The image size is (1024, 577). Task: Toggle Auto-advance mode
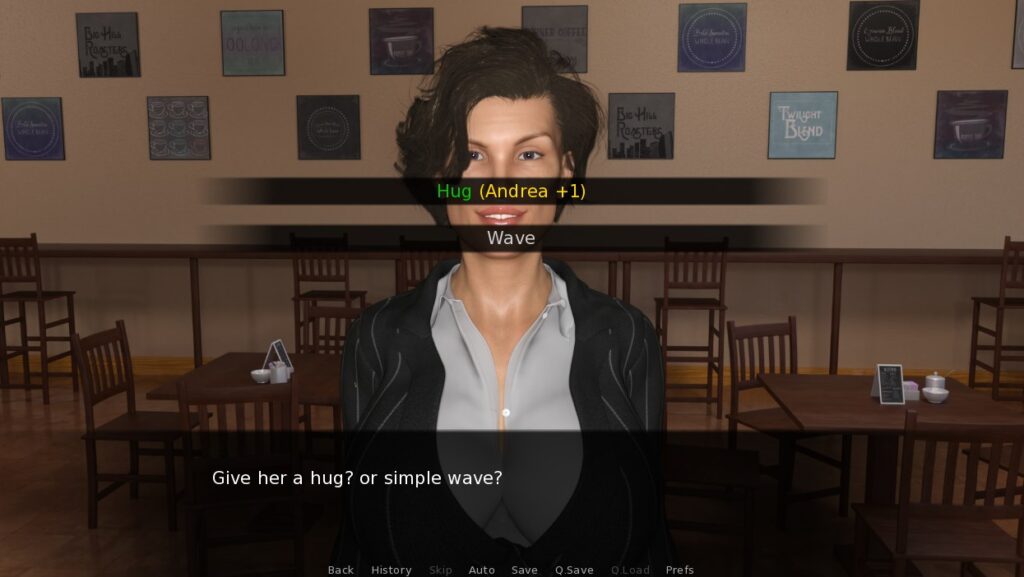tap(482, 570)
